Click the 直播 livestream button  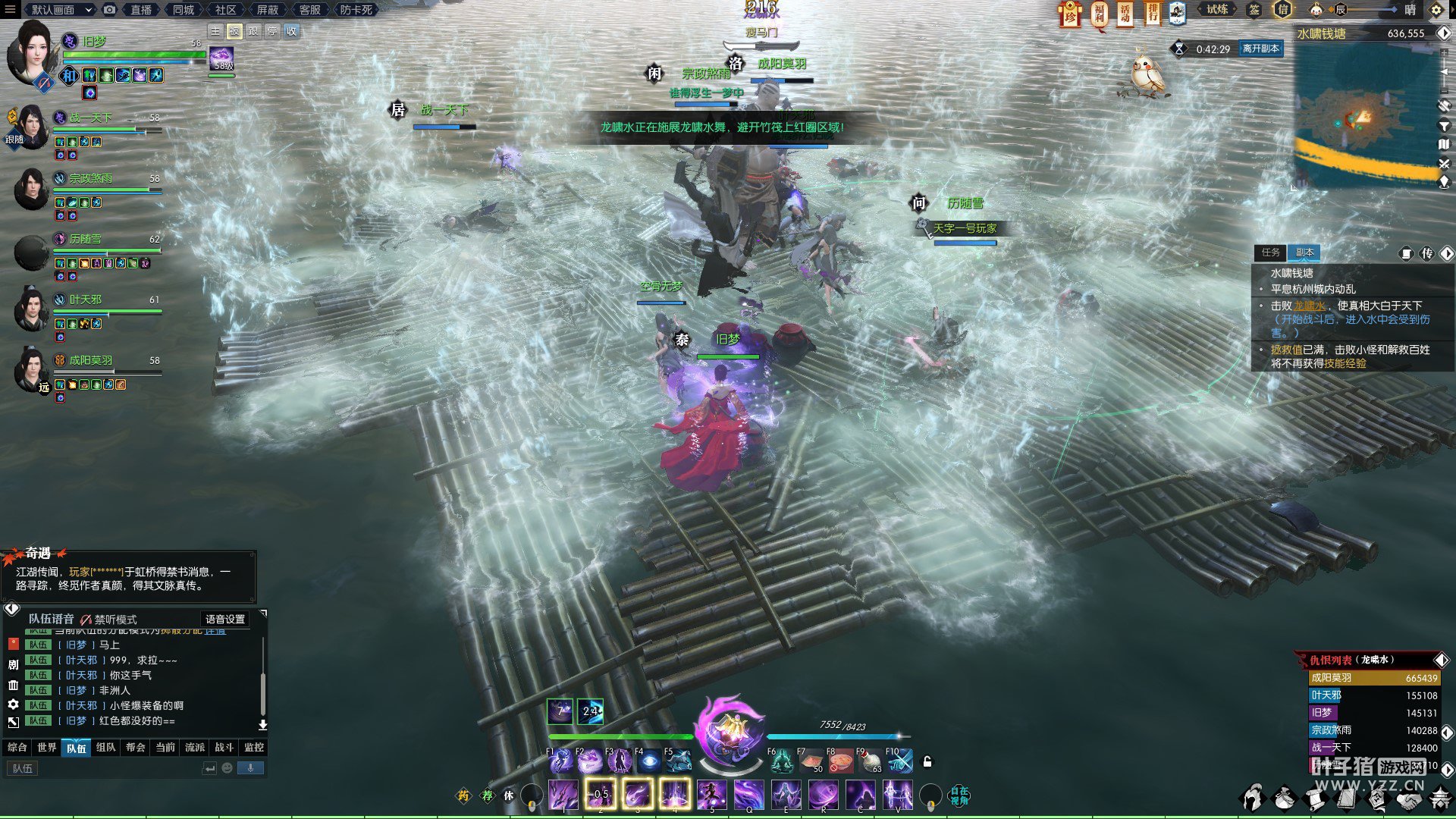click(141, 10)
